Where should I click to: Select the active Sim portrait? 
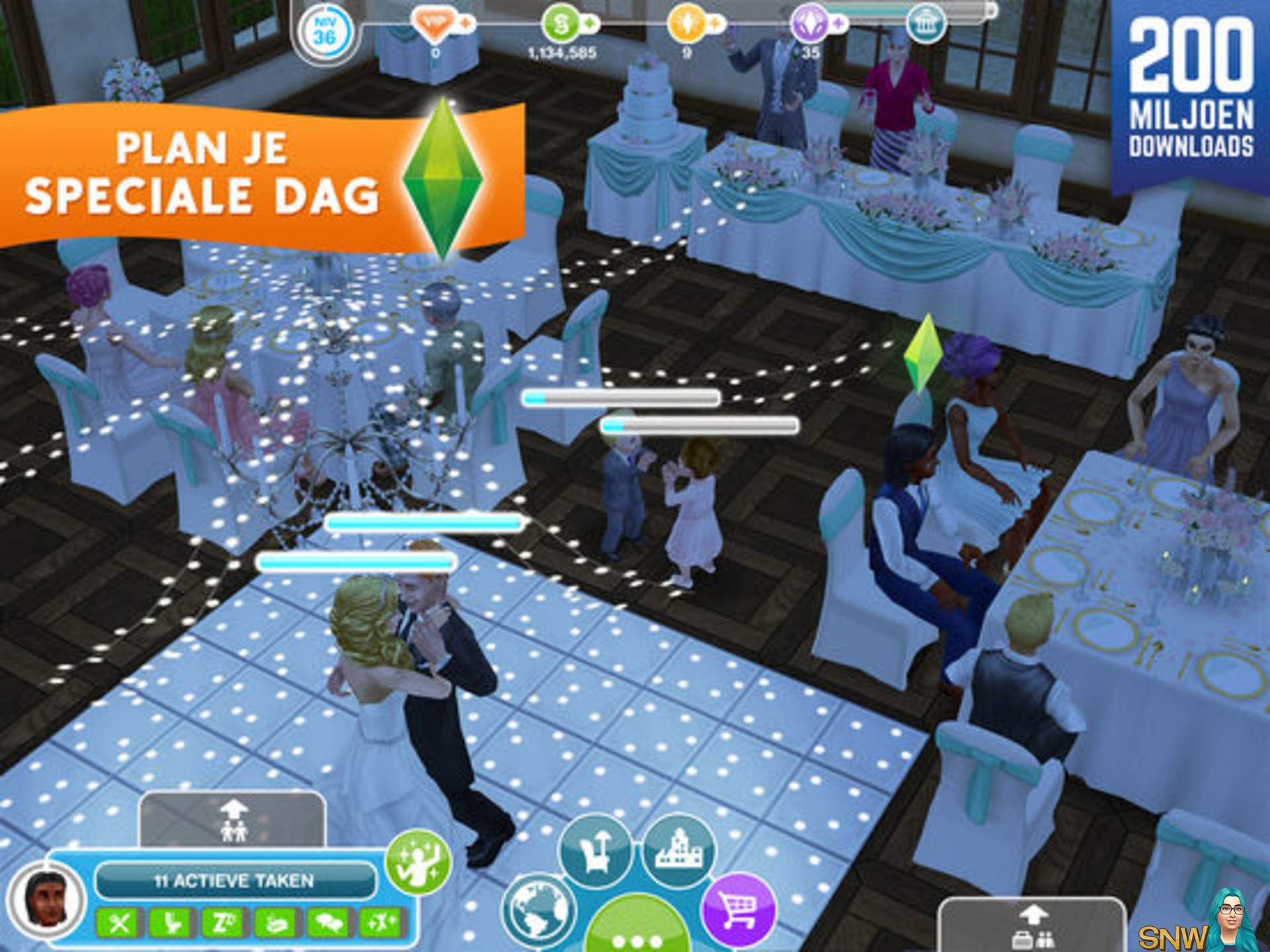pos(46,900)
